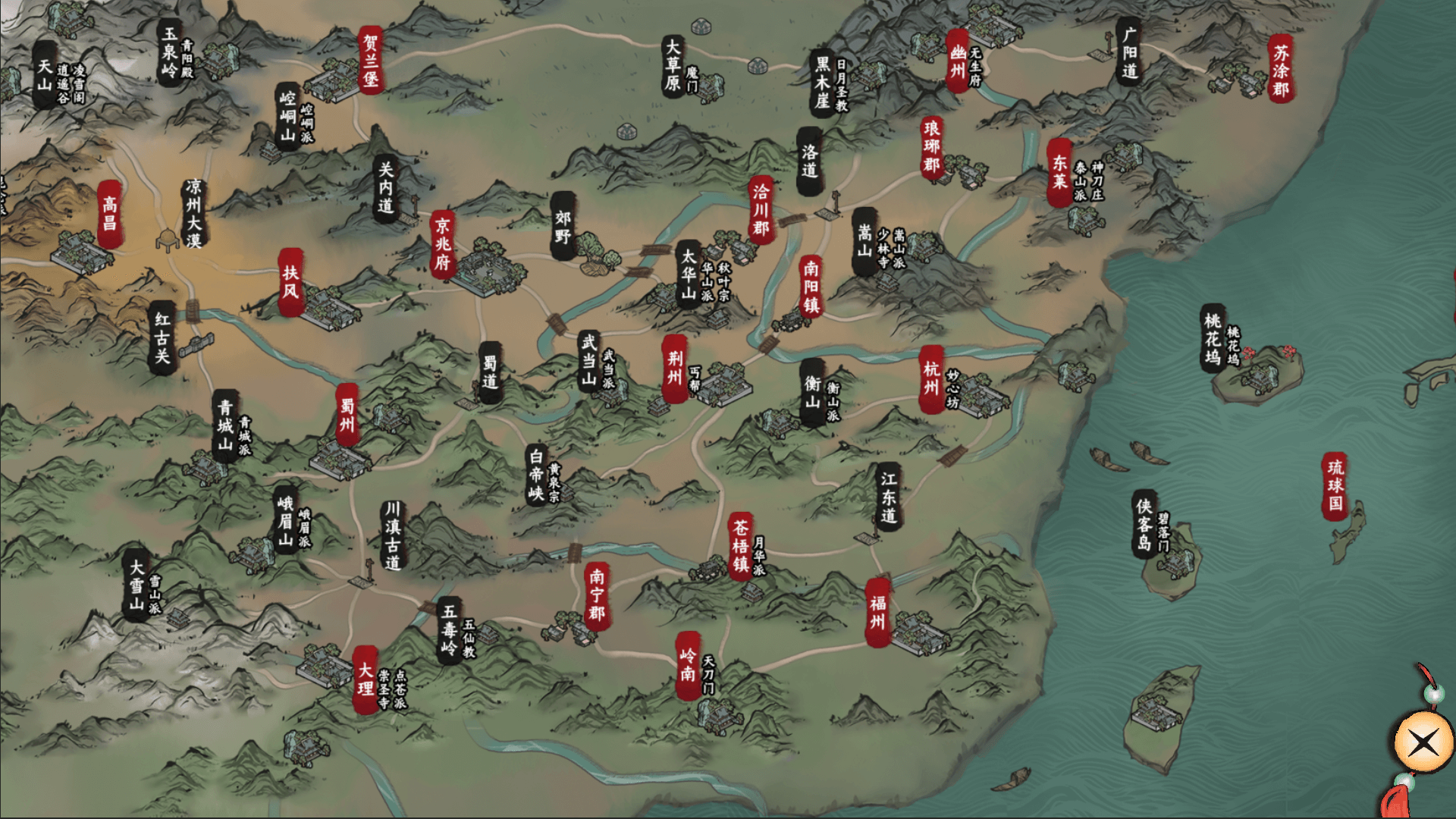The image size is (1456, 819).
Task: Select the 福州 map marker
Action: (877, 613)
